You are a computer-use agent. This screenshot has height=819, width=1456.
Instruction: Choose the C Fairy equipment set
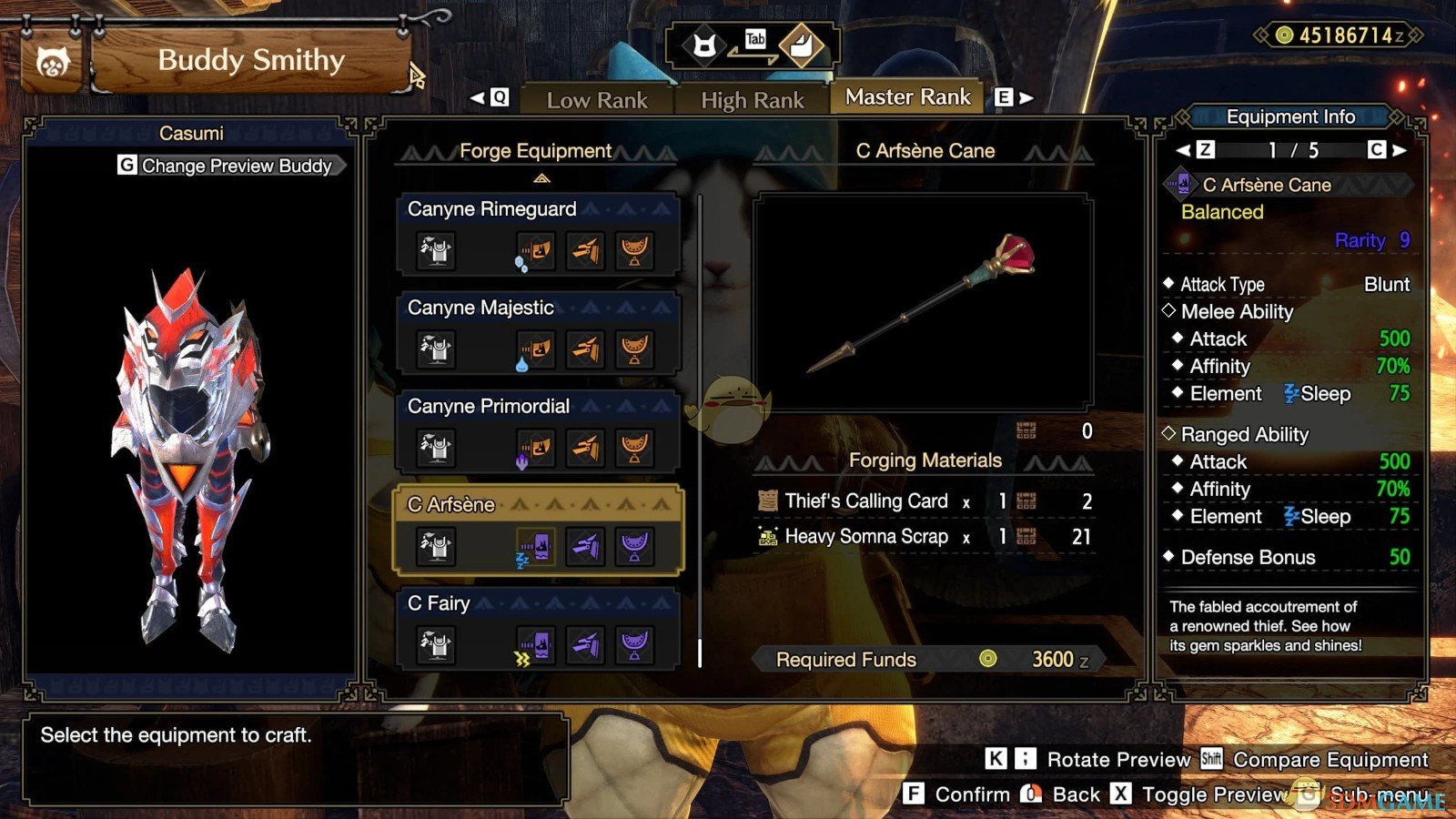538,628
